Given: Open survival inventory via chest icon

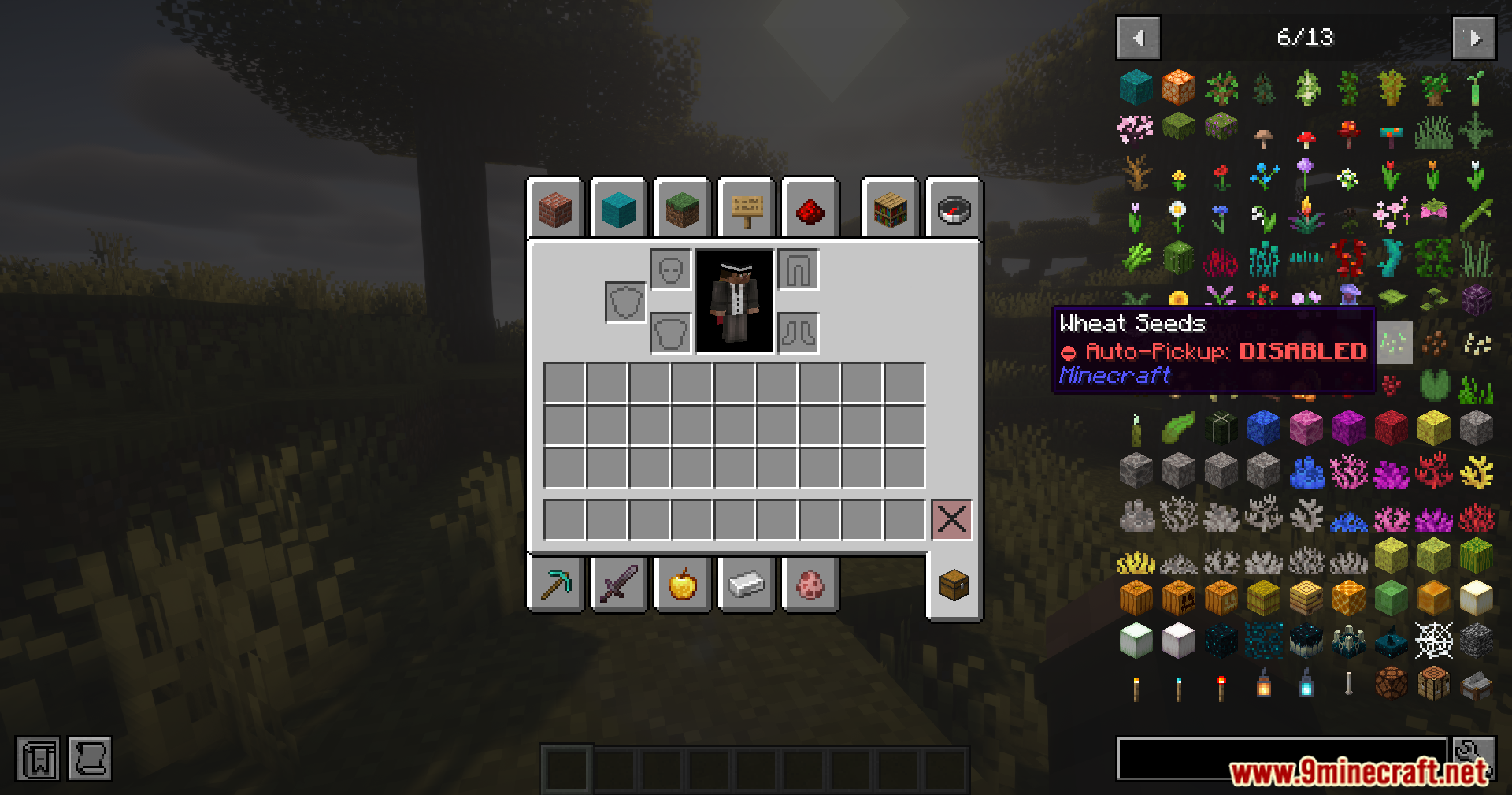Looking at the screenshot, I should click(954, 584).
